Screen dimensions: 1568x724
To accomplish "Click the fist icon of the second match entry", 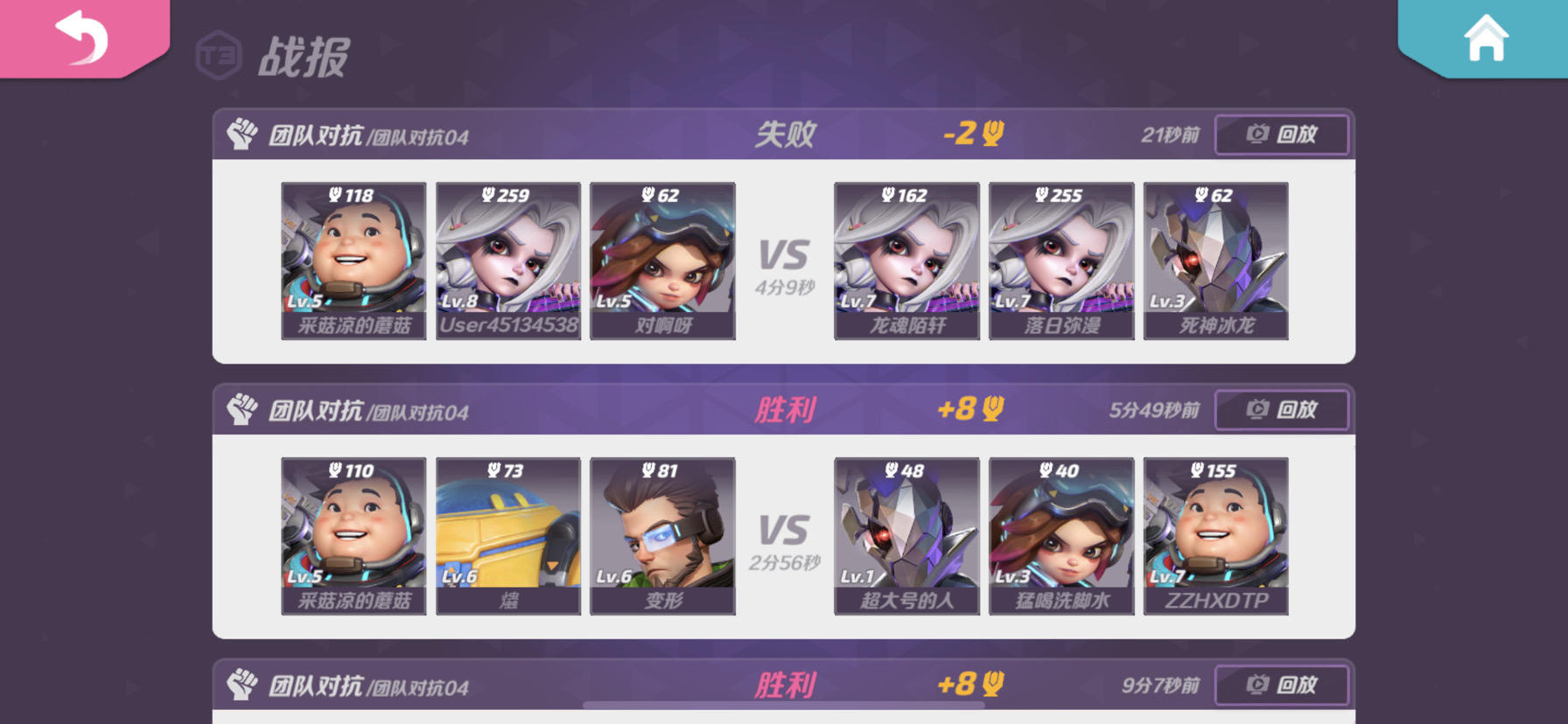I will click(x=245, y=409).
